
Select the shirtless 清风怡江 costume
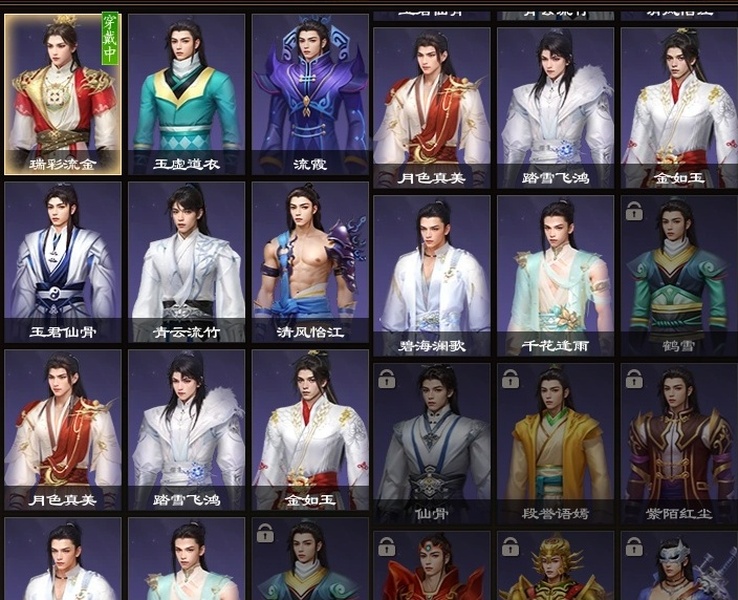[x=310, y=262]
